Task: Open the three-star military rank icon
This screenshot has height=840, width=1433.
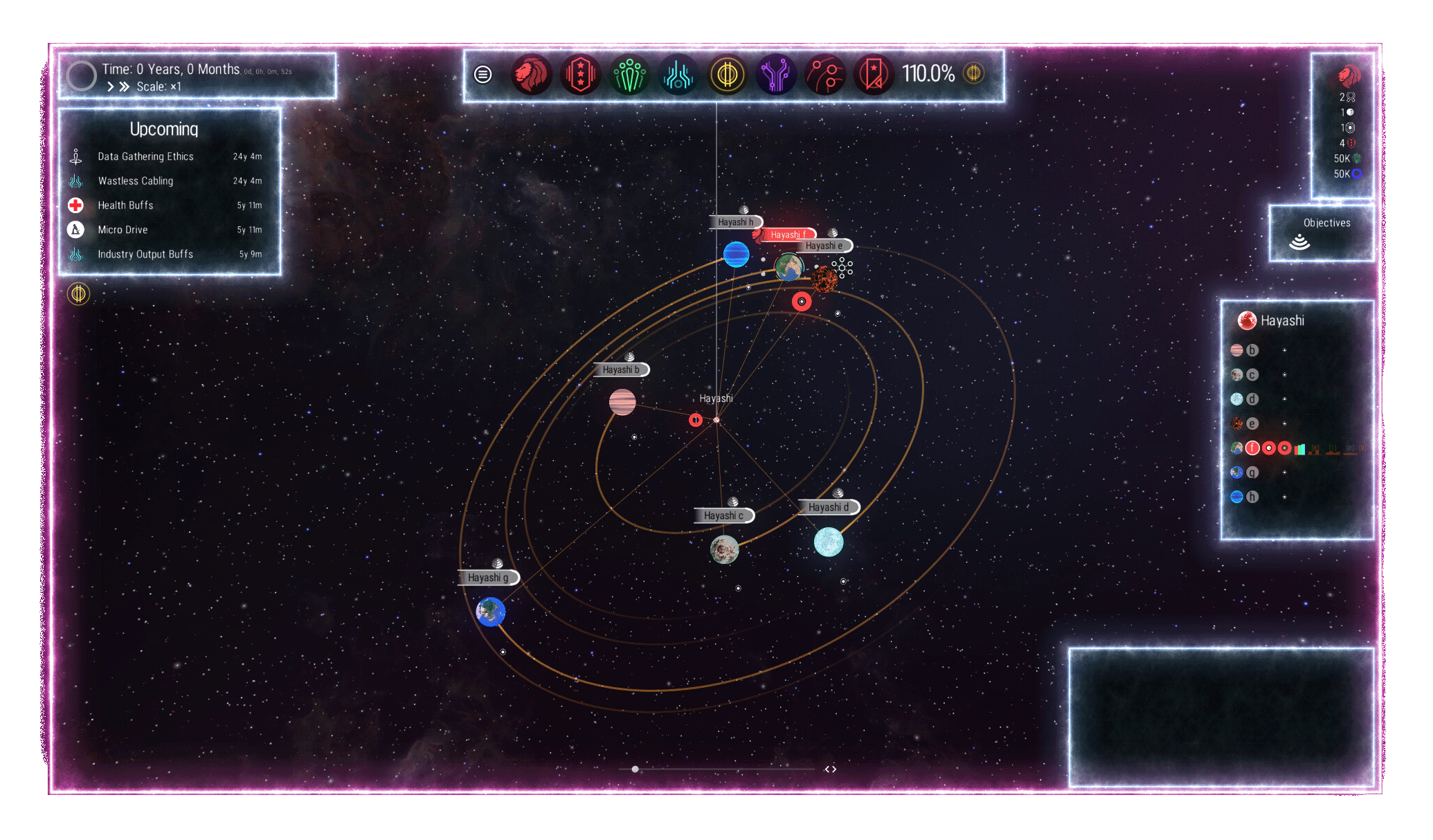Action: point(580,74)
